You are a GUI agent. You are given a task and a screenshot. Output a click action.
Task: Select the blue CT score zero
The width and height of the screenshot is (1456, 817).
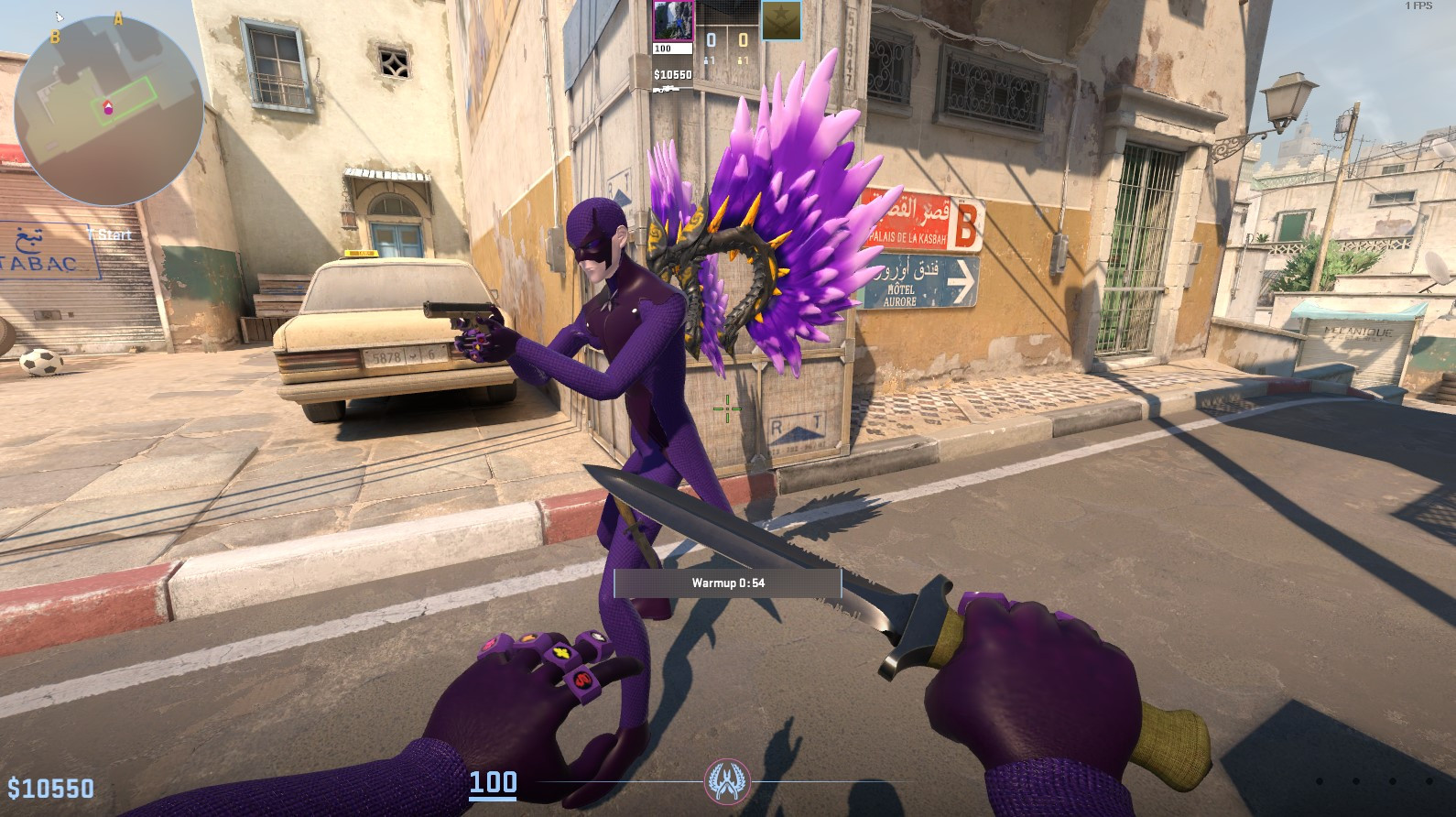(x=712, y=40)
